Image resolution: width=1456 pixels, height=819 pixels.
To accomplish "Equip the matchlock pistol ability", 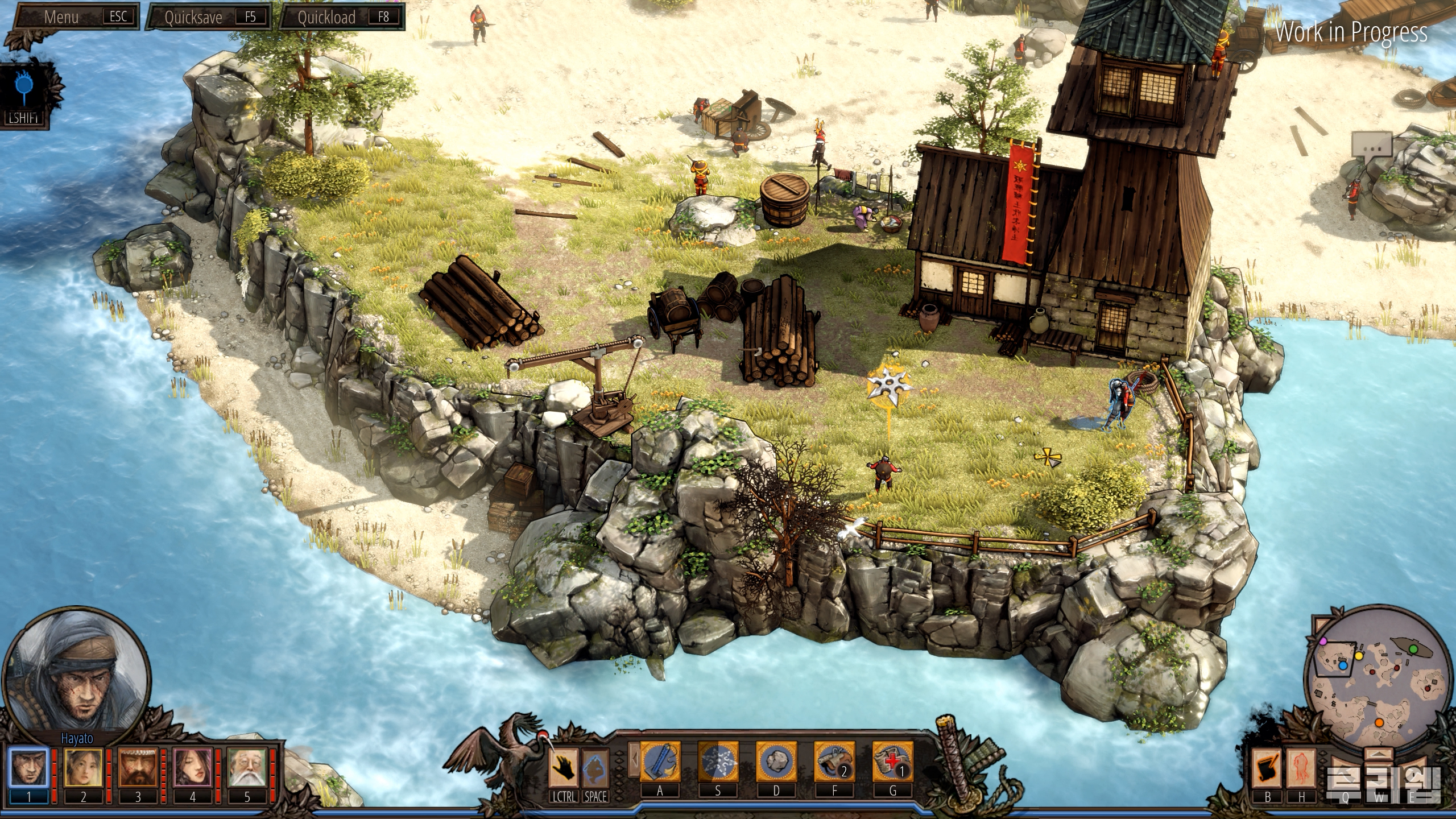I will click(x=834, y=762).
